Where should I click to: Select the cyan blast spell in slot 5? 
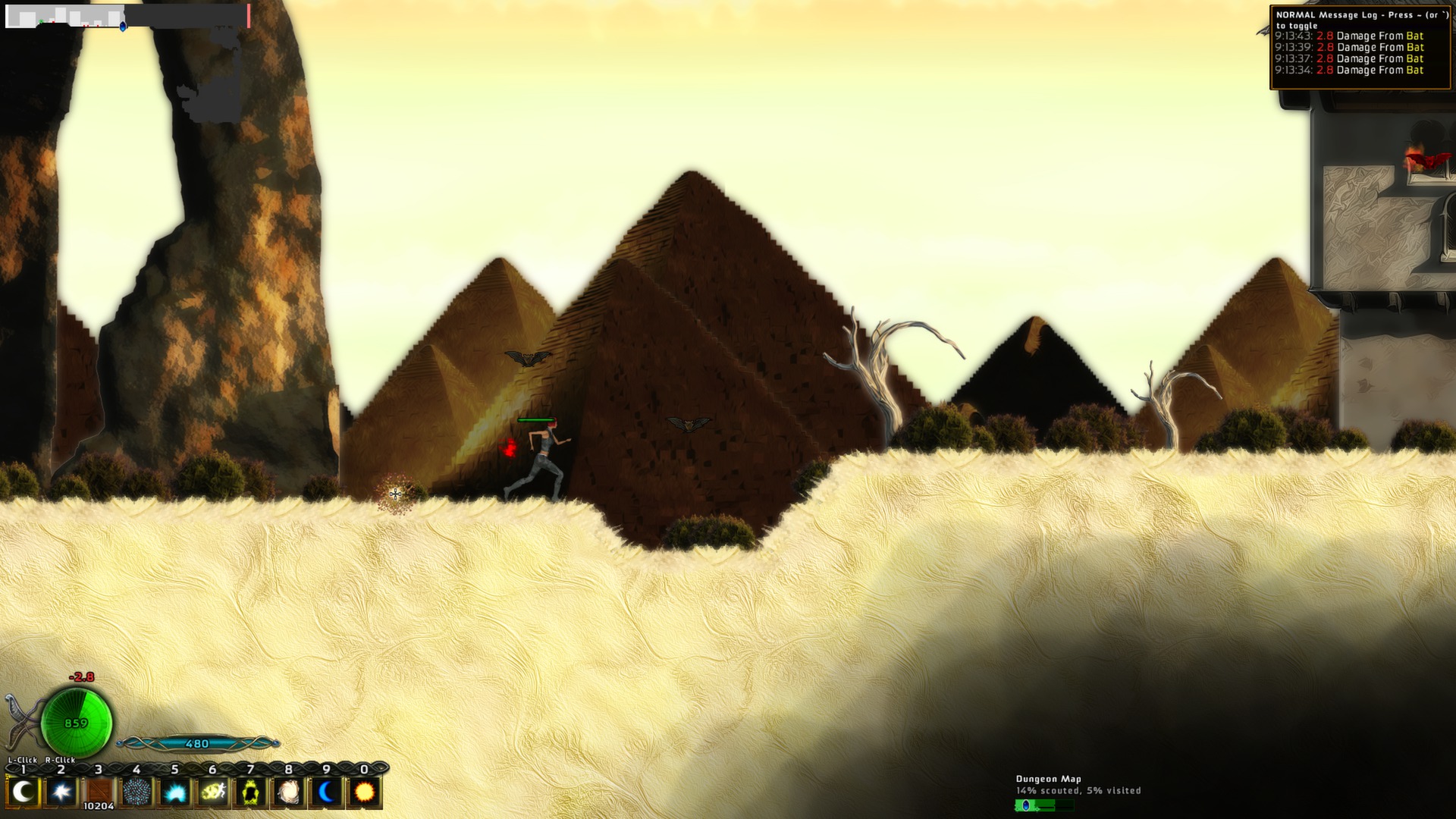tap(174, 791)
